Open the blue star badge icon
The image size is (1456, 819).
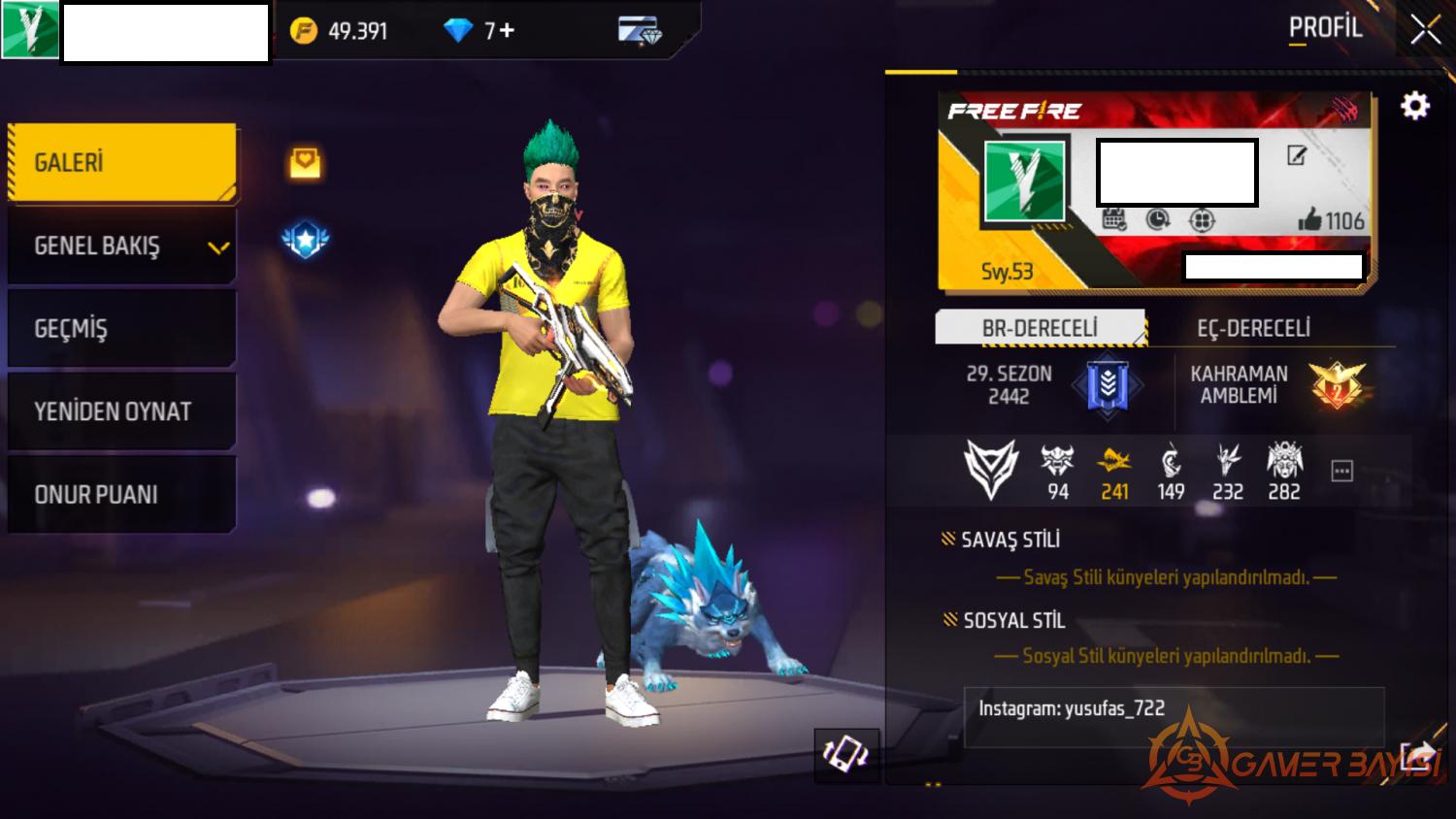click(x=305, y=239)
